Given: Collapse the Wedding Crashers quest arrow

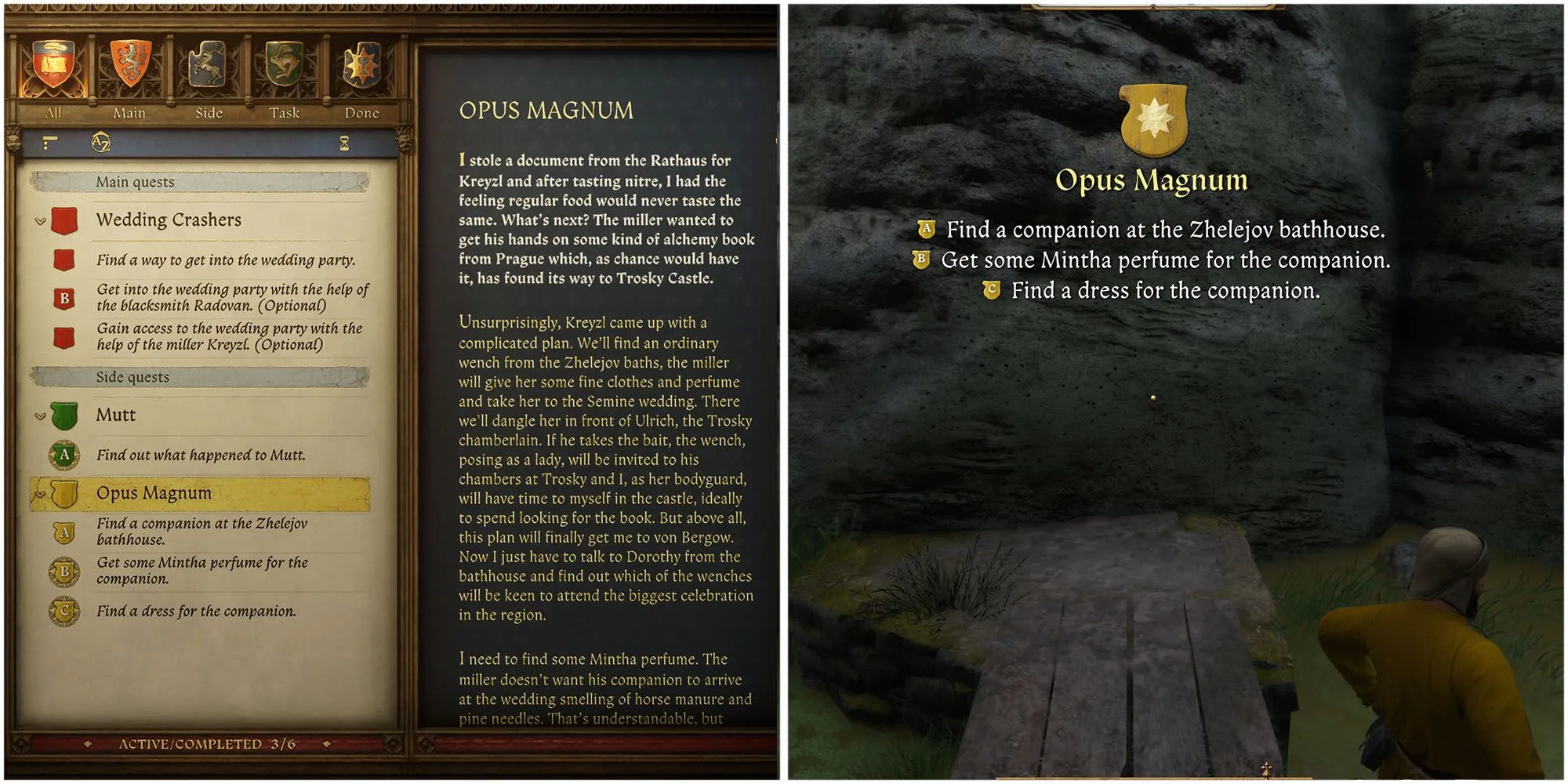Looking at the screenshot, I should coord(40,221).
